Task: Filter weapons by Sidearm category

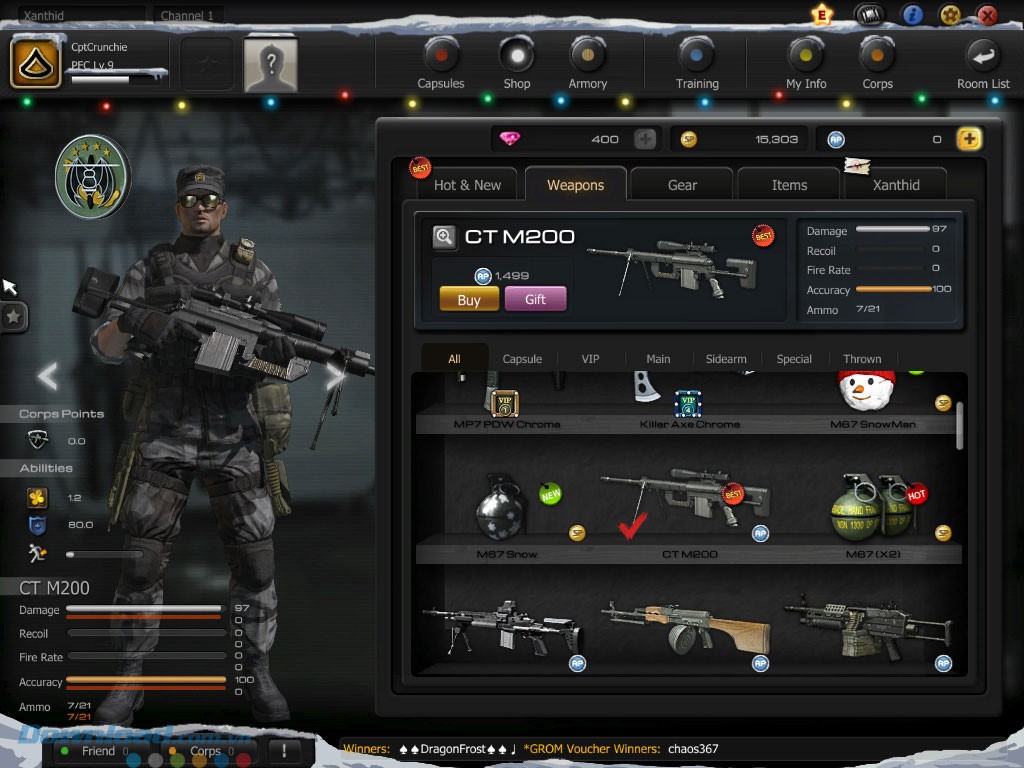Action: pos(726,359)
